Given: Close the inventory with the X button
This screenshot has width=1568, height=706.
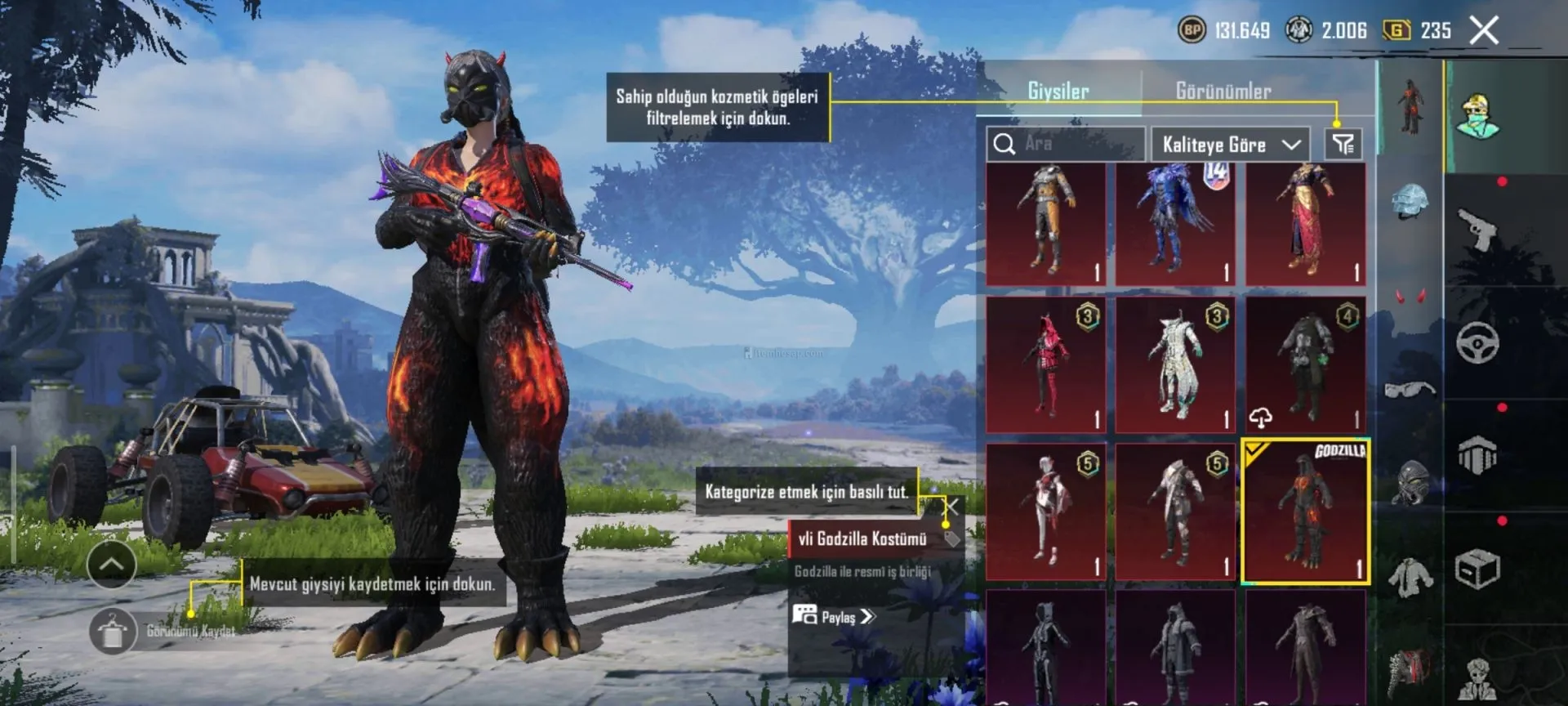Looking at the screenshot, I should click(1484, 31).
